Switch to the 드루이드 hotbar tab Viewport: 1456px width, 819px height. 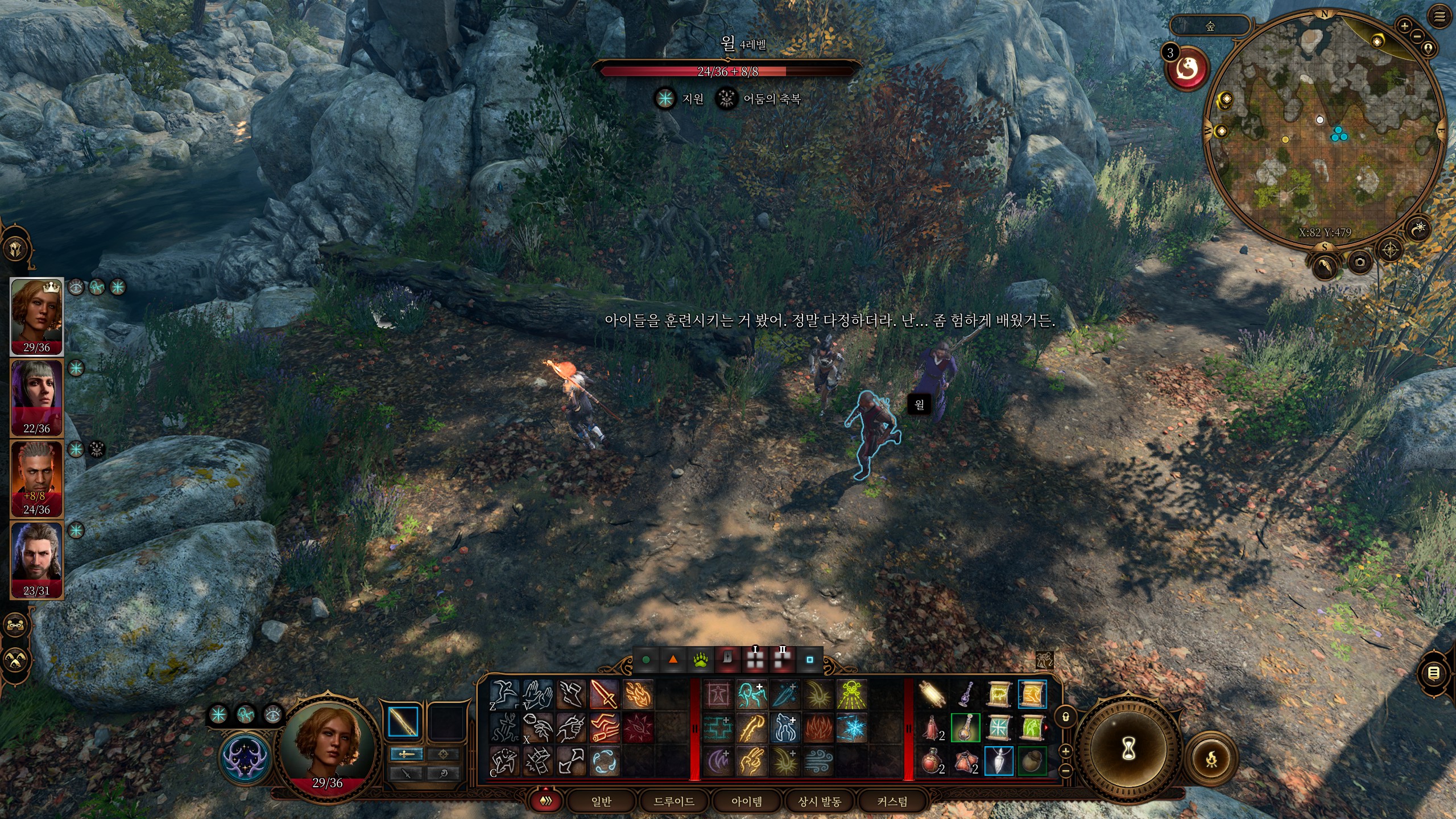pos(674,801)
